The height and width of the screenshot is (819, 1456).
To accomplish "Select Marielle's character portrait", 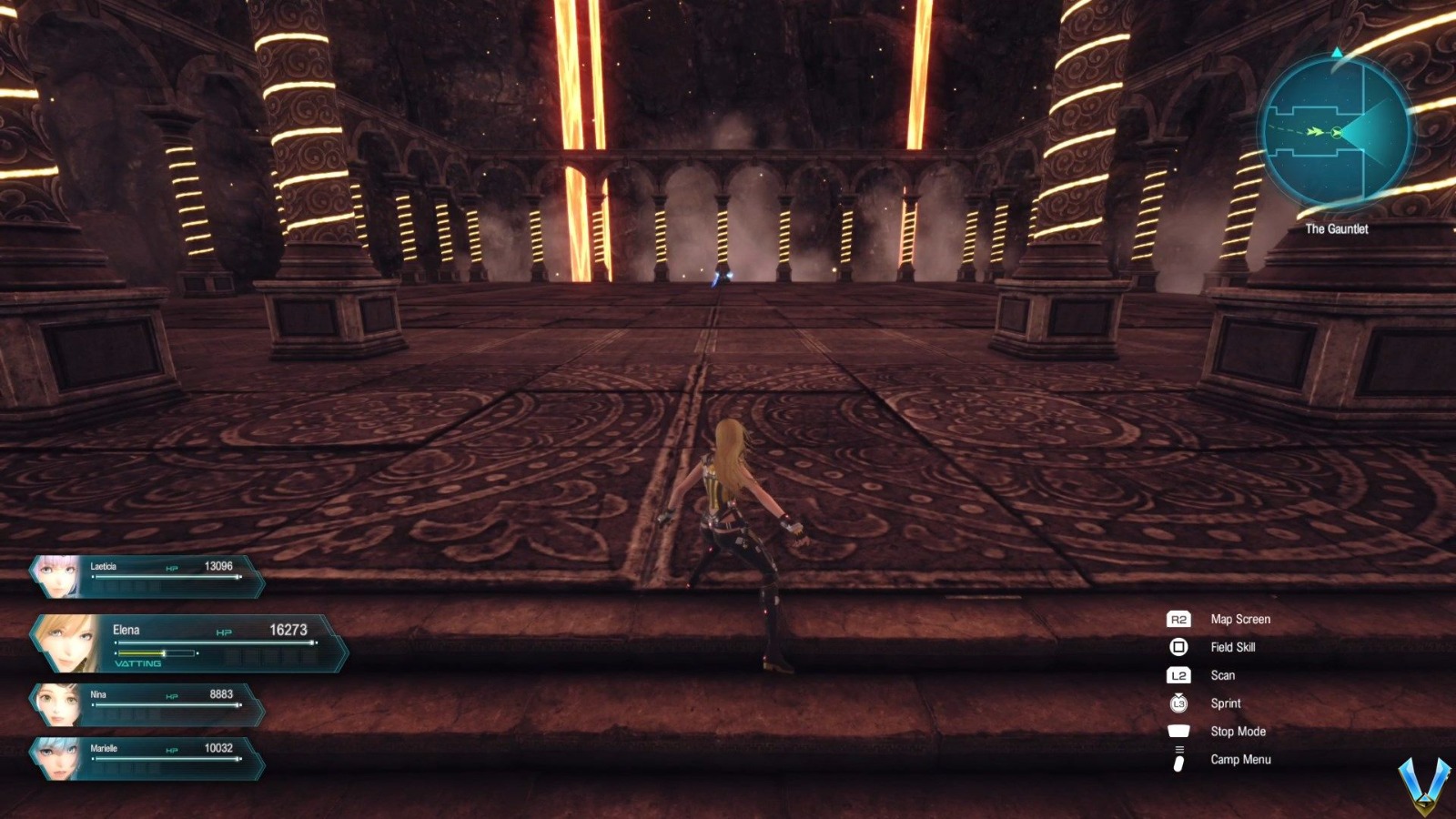I will [57, 760].
